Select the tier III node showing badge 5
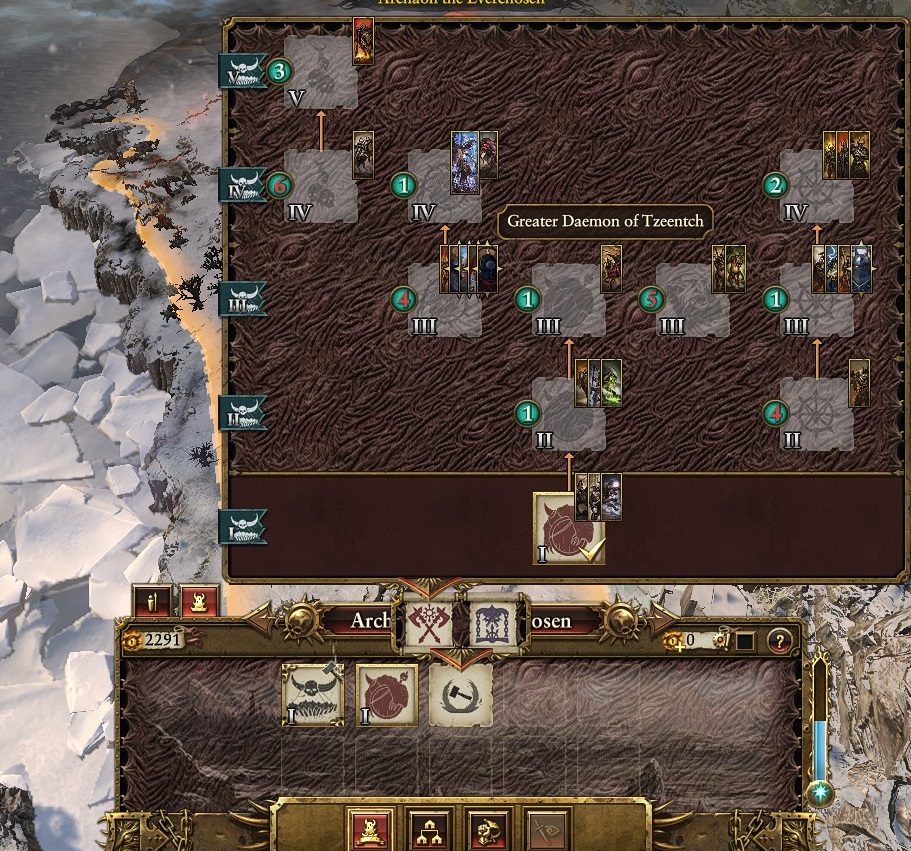The width and height of the screenshot is (911, 851). [x=692, y=300]
